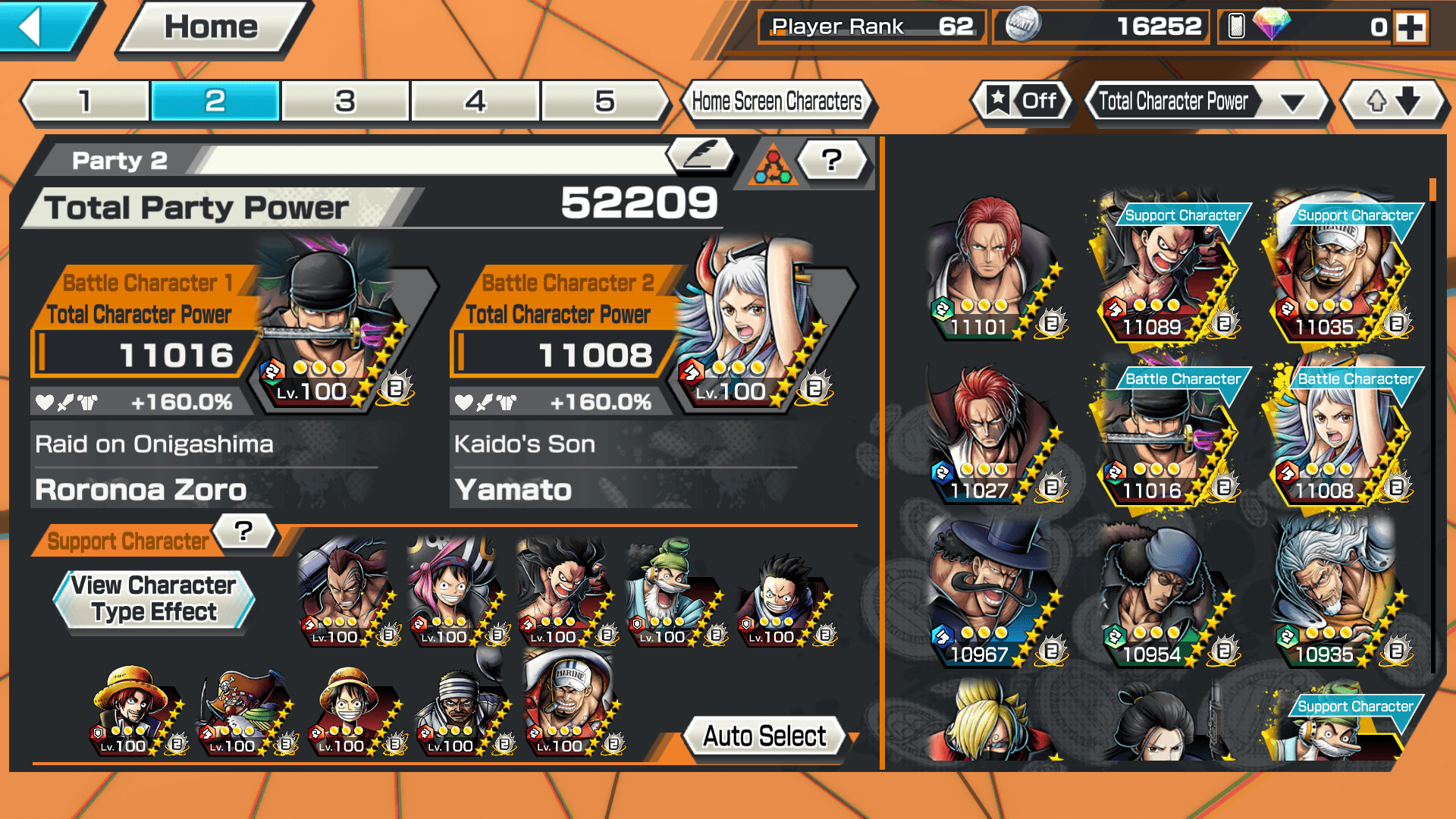Screen dimensions: 1456x819
Task: Open the character type triangle chart
Action: [x=773, y=163]
